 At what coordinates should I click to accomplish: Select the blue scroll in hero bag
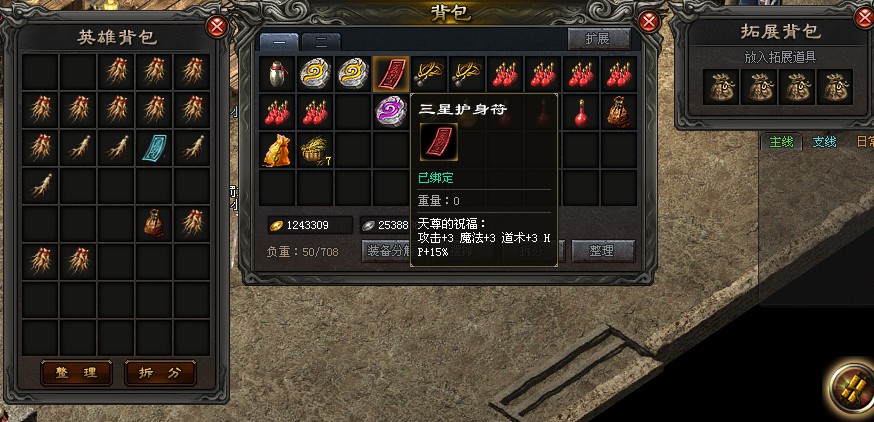tap(155, 147)
